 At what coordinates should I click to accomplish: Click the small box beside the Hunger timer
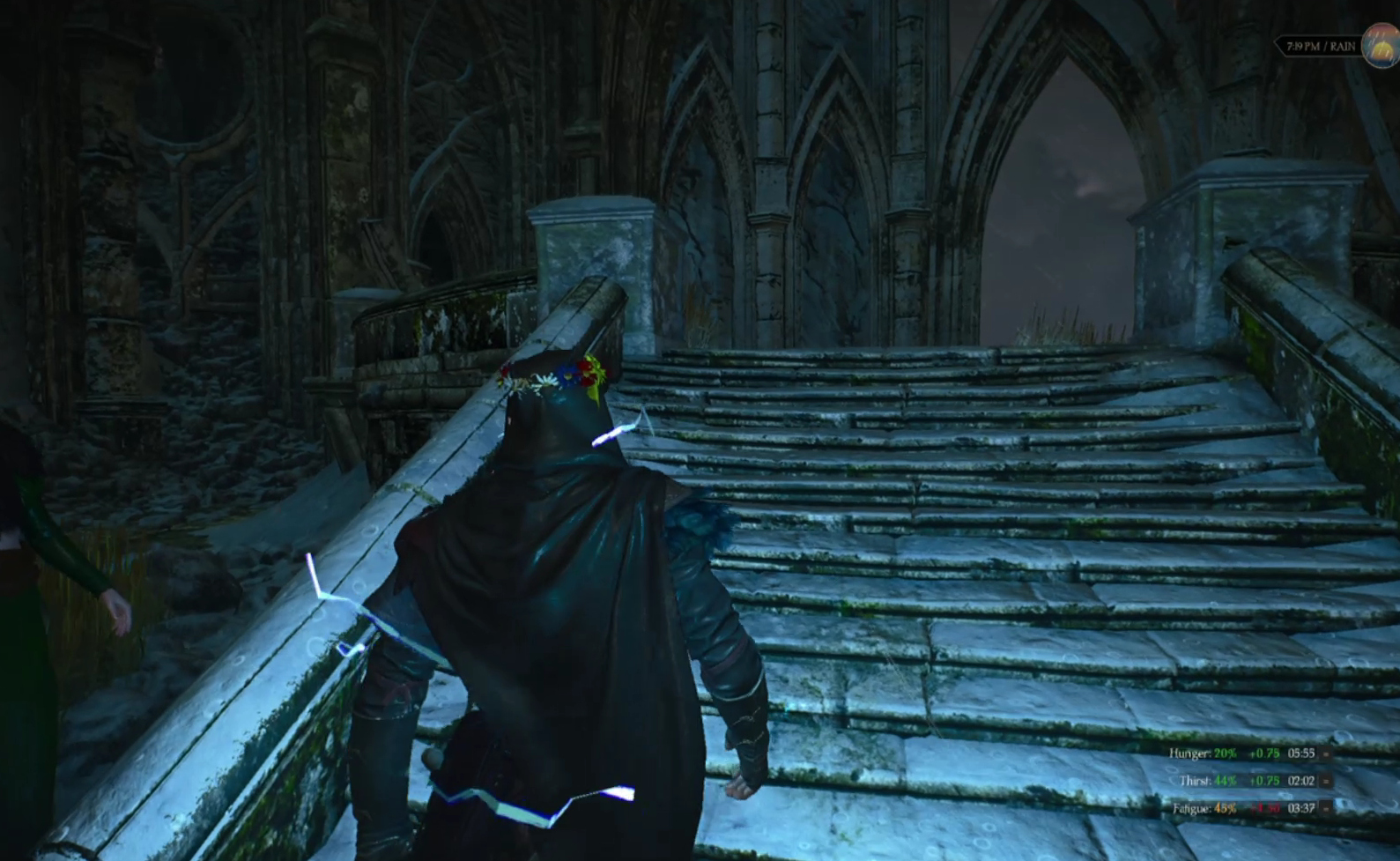click(x=1326, y=753)
